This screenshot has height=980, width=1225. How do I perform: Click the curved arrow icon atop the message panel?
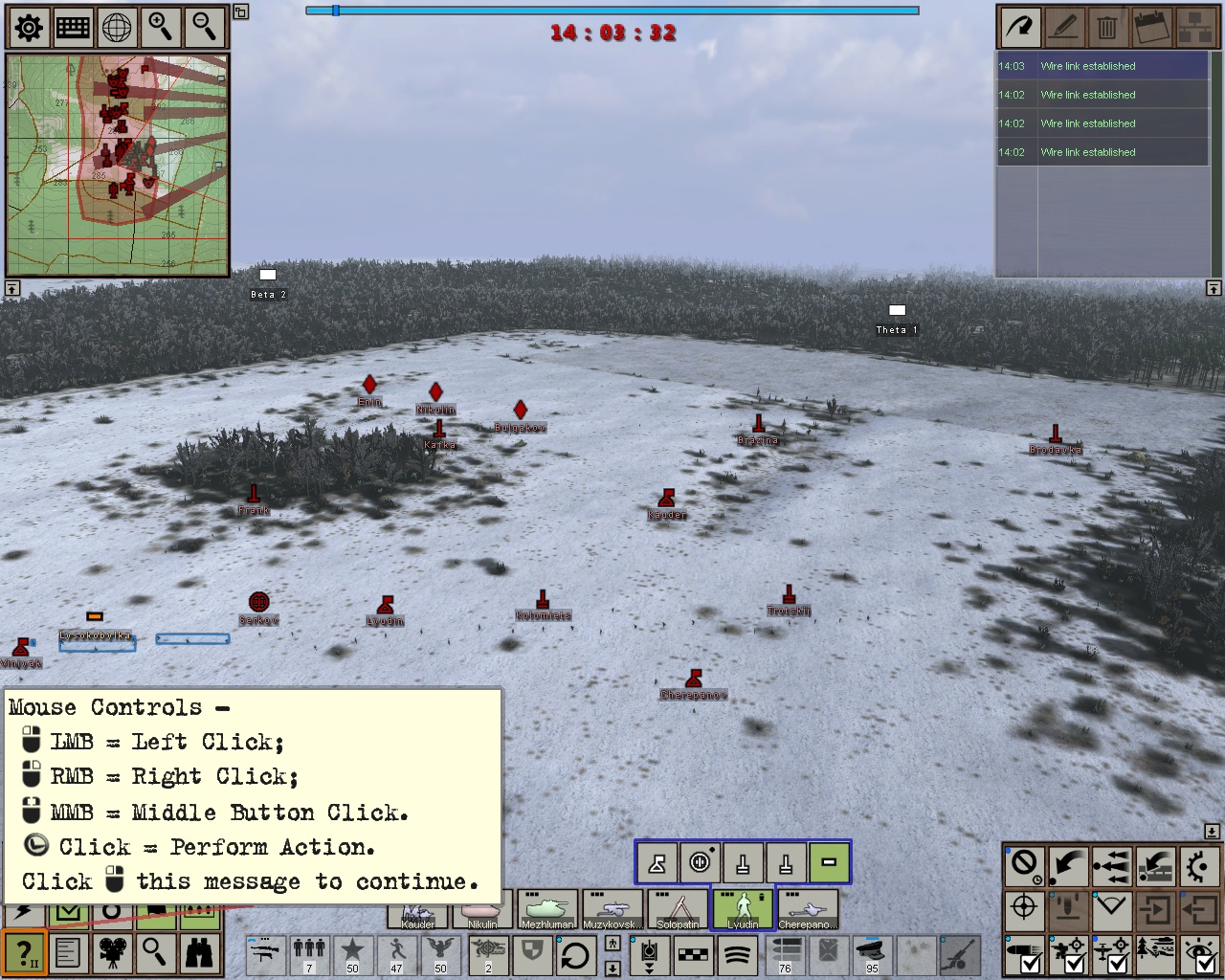pyautogui.click(x=1019, y=27)
